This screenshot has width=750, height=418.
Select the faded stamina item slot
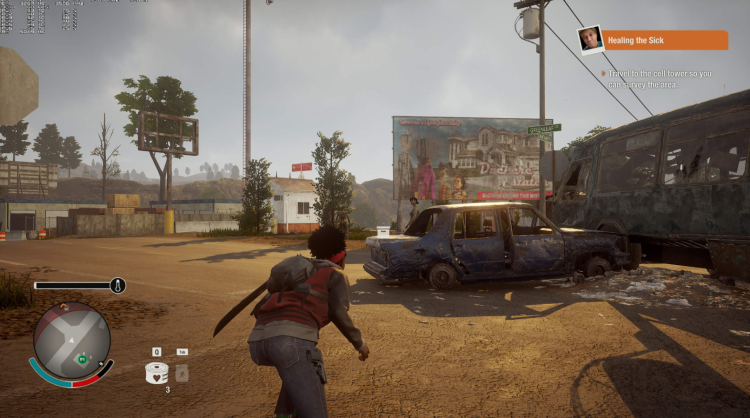click(182, 372)
